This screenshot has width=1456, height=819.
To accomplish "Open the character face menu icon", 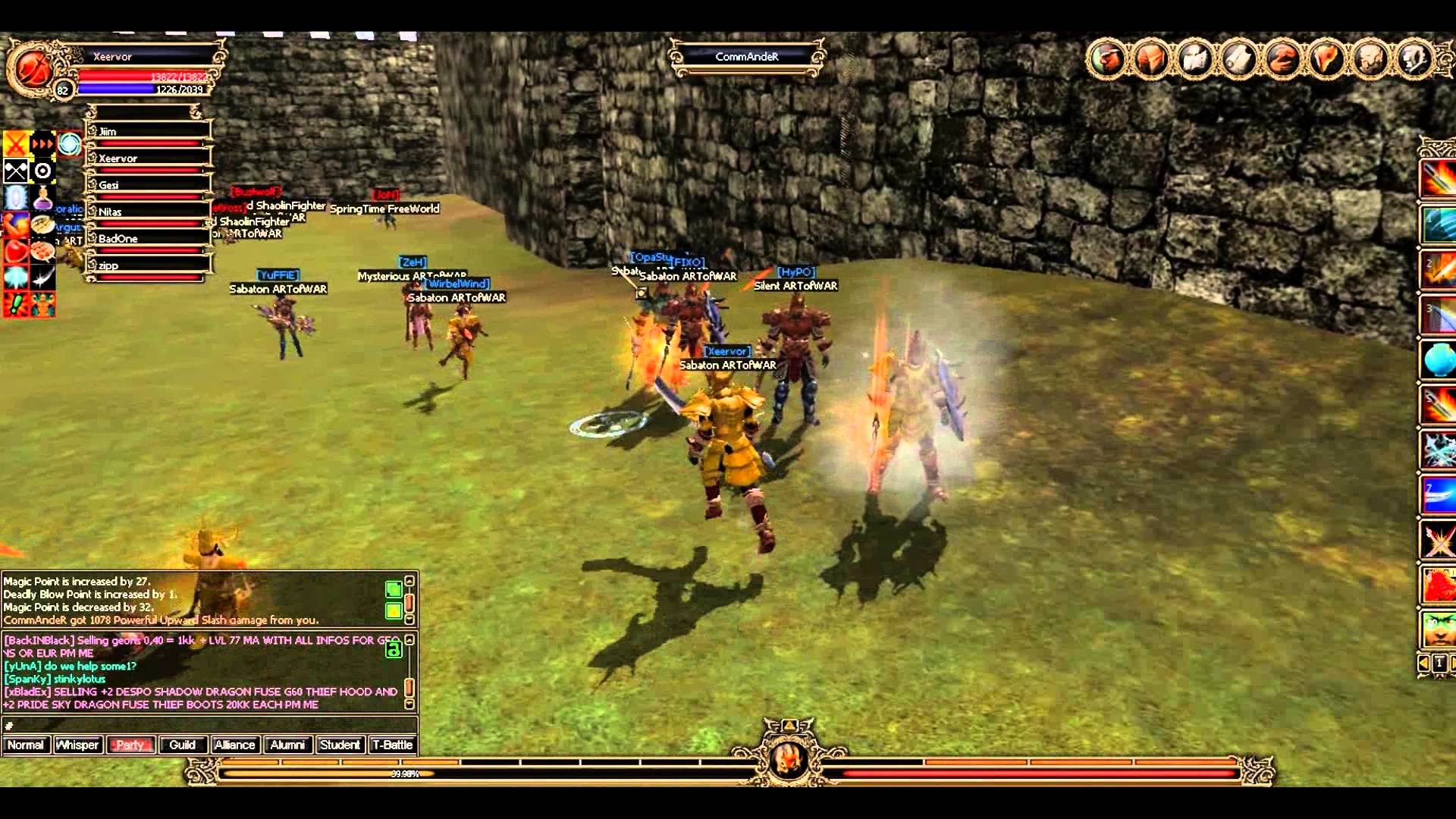I will pos(1107,58).
